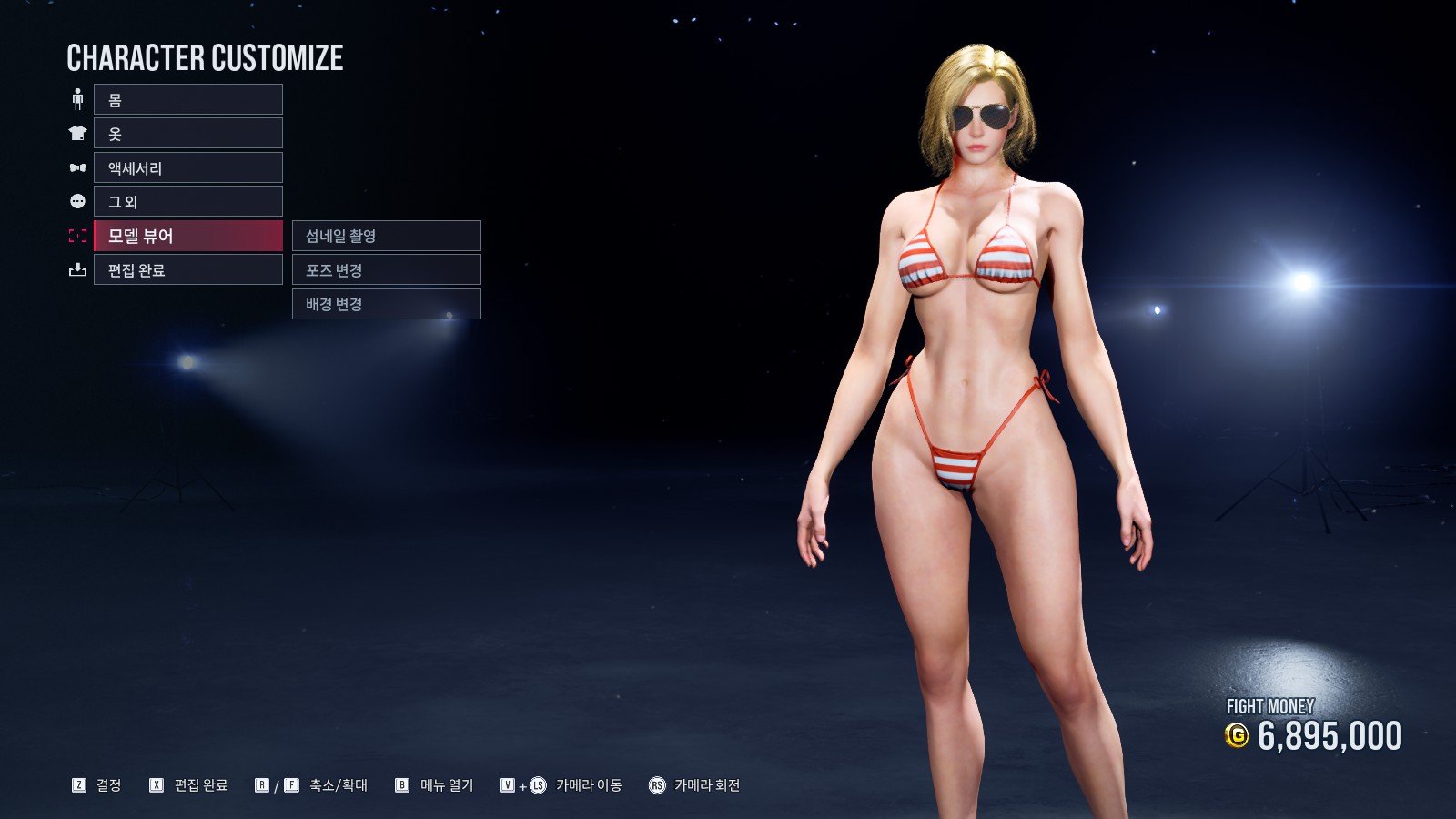
Task: Open the 그 외 (Other) menu entry
Action: tap(187, 201)
